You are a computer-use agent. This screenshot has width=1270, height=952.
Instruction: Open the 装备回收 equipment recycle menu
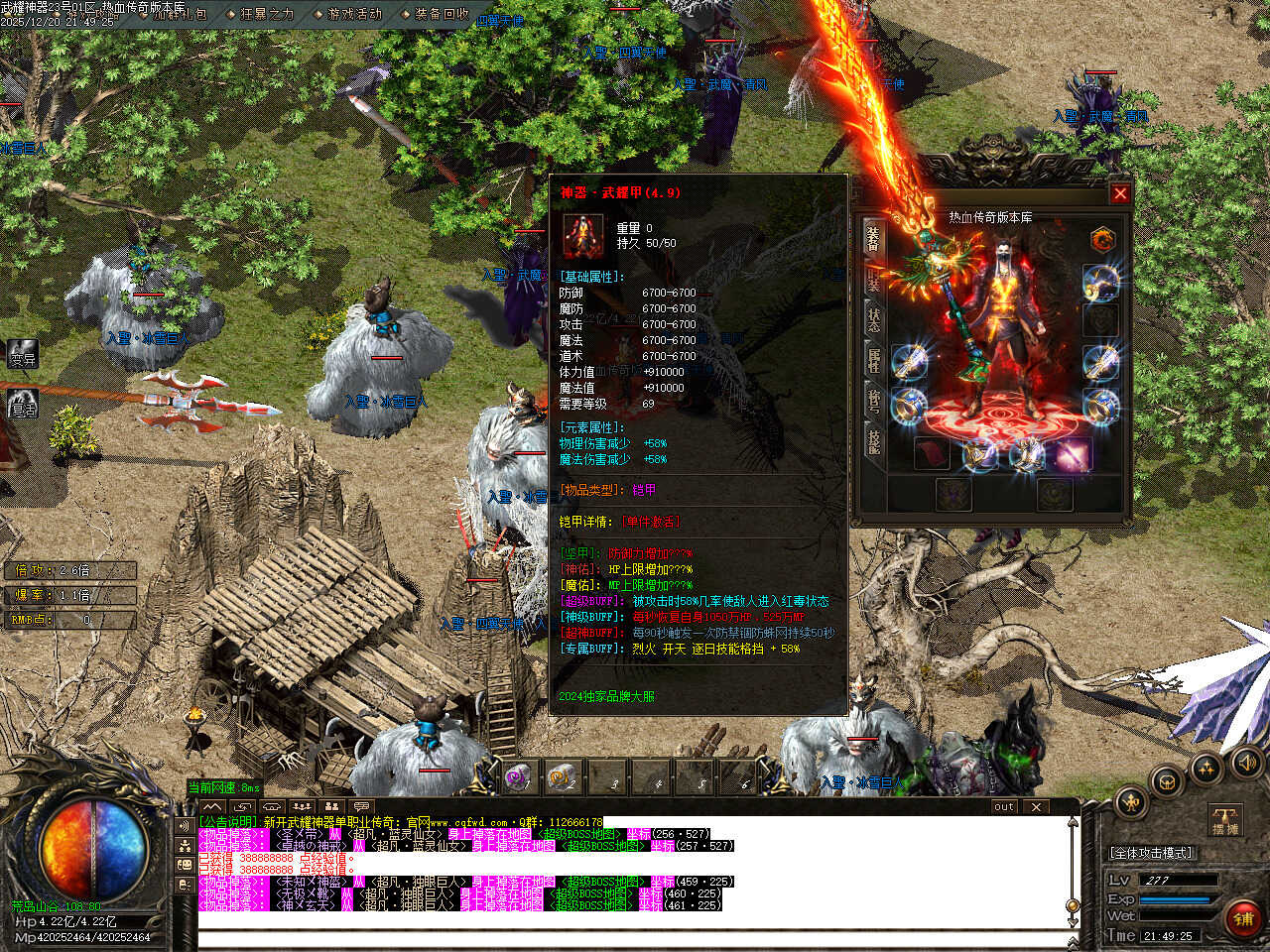pyautogui.click(x=442, y=14)
